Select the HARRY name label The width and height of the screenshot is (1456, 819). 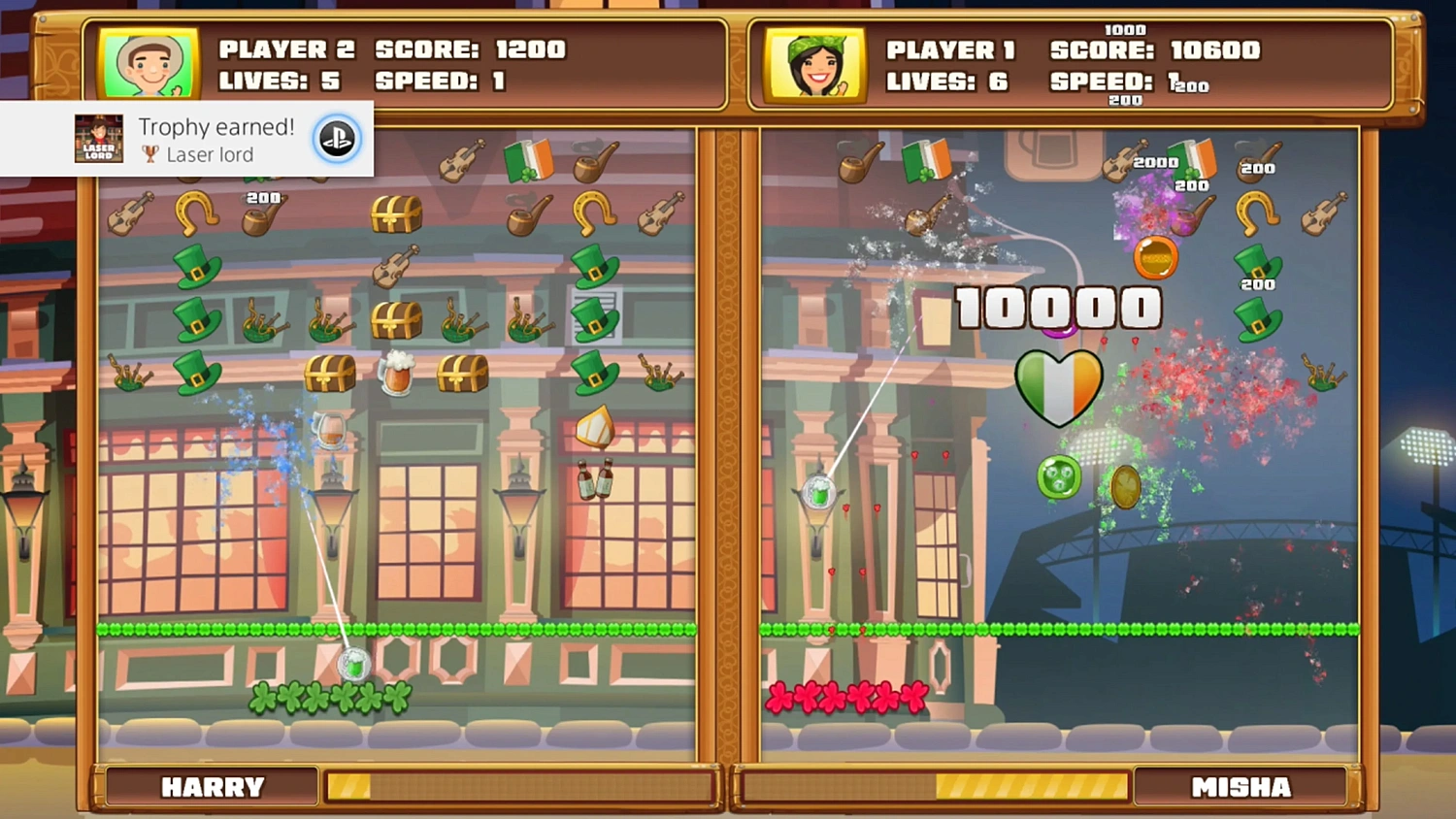pos(213,787)
